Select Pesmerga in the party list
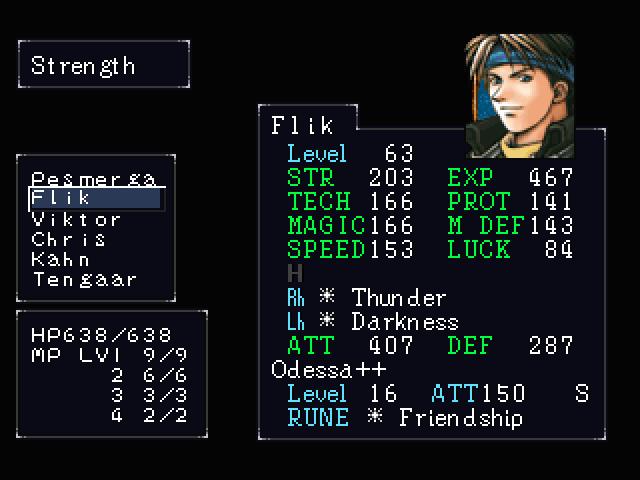 (93, 180)
